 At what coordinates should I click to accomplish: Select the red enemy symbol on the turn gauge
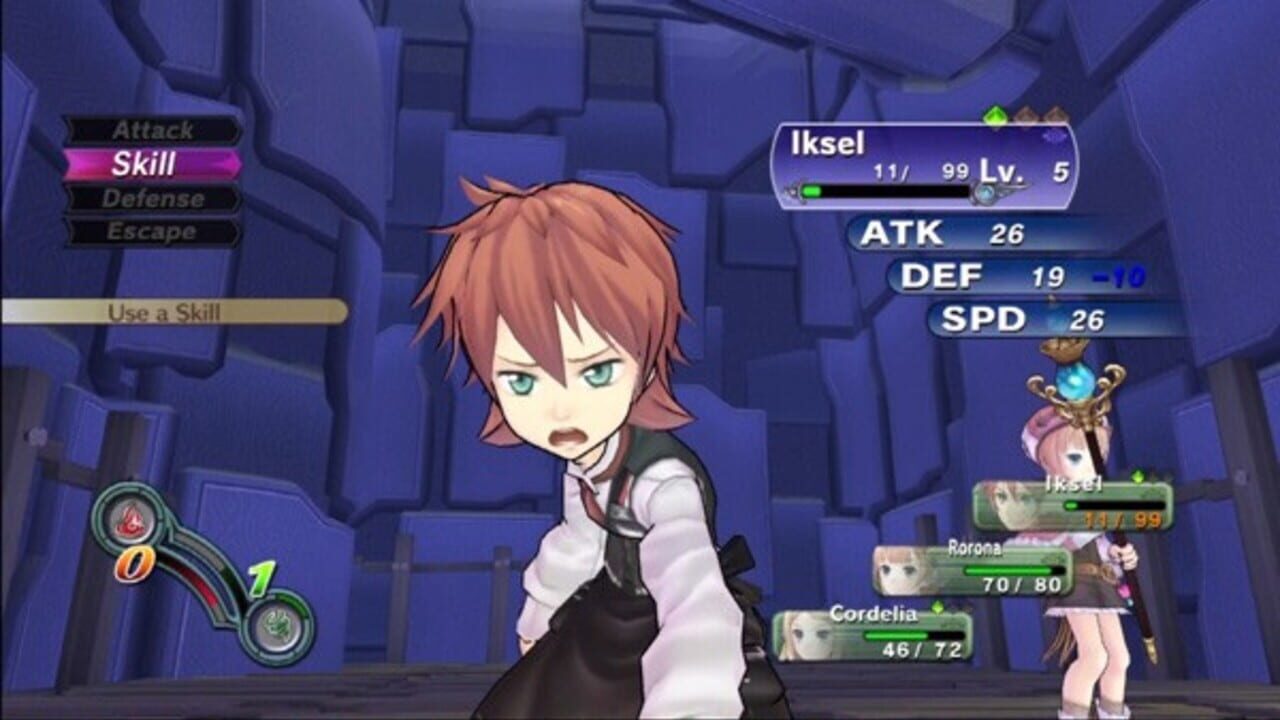[129, 520]
